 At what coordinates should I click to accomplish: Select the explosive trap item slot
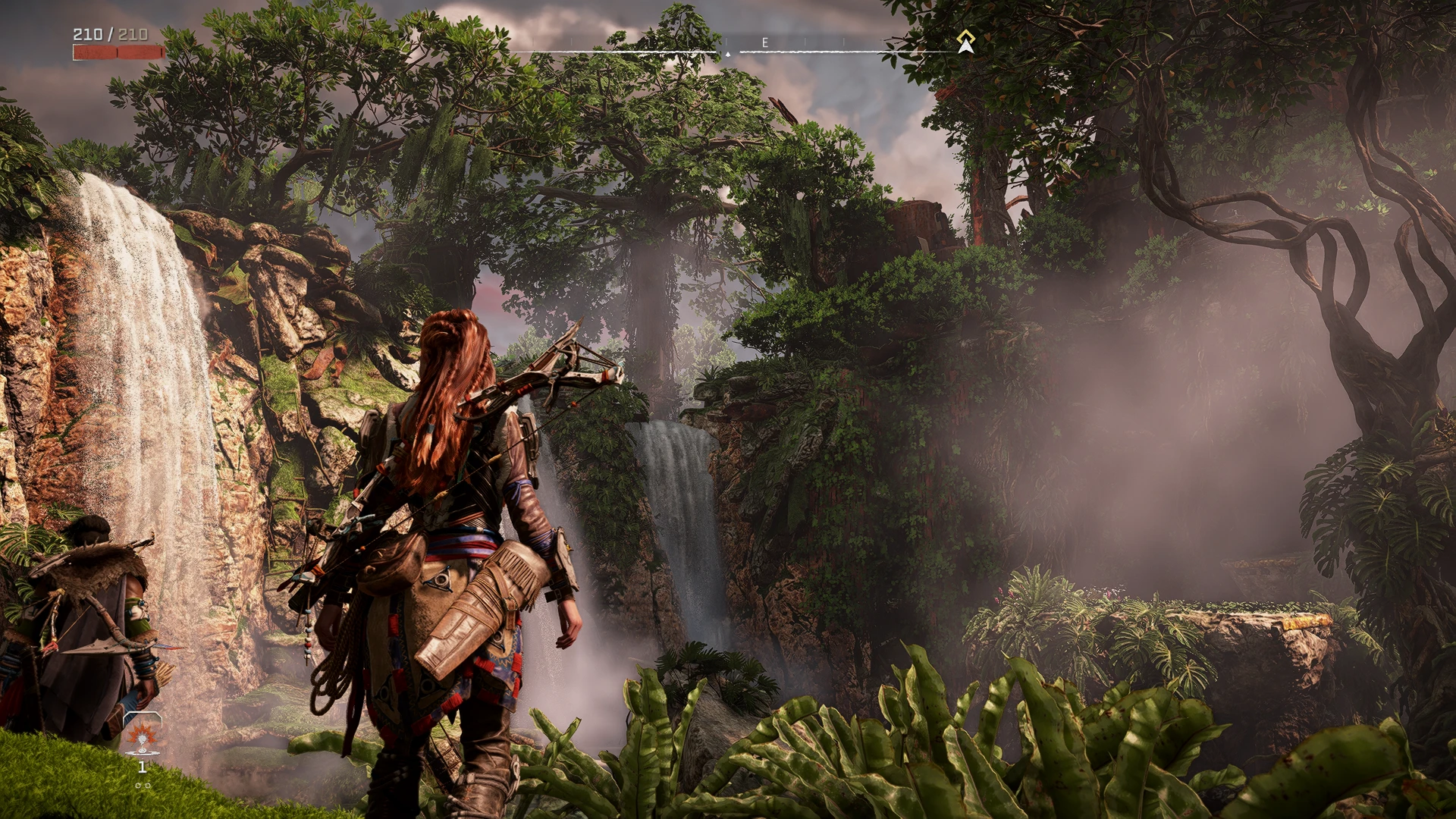[x=141, y=735]
